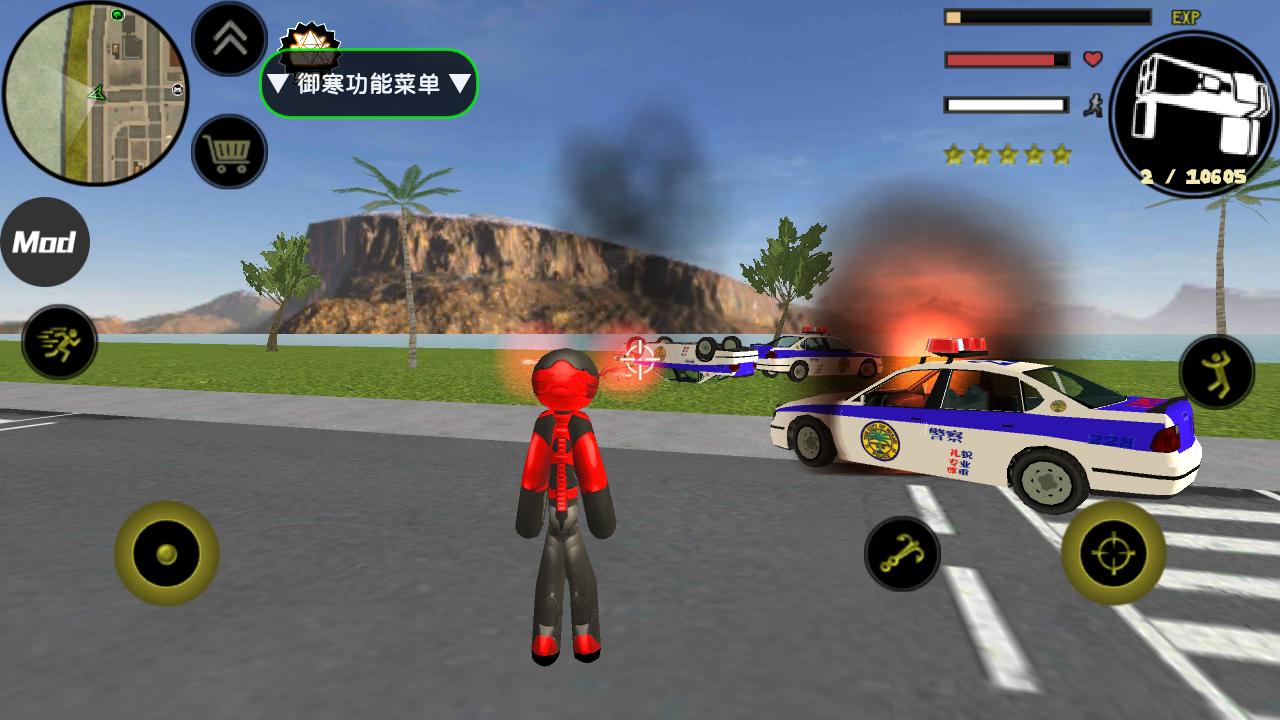
Task: Open the circular minimap
Action: [x=95, y=93]
